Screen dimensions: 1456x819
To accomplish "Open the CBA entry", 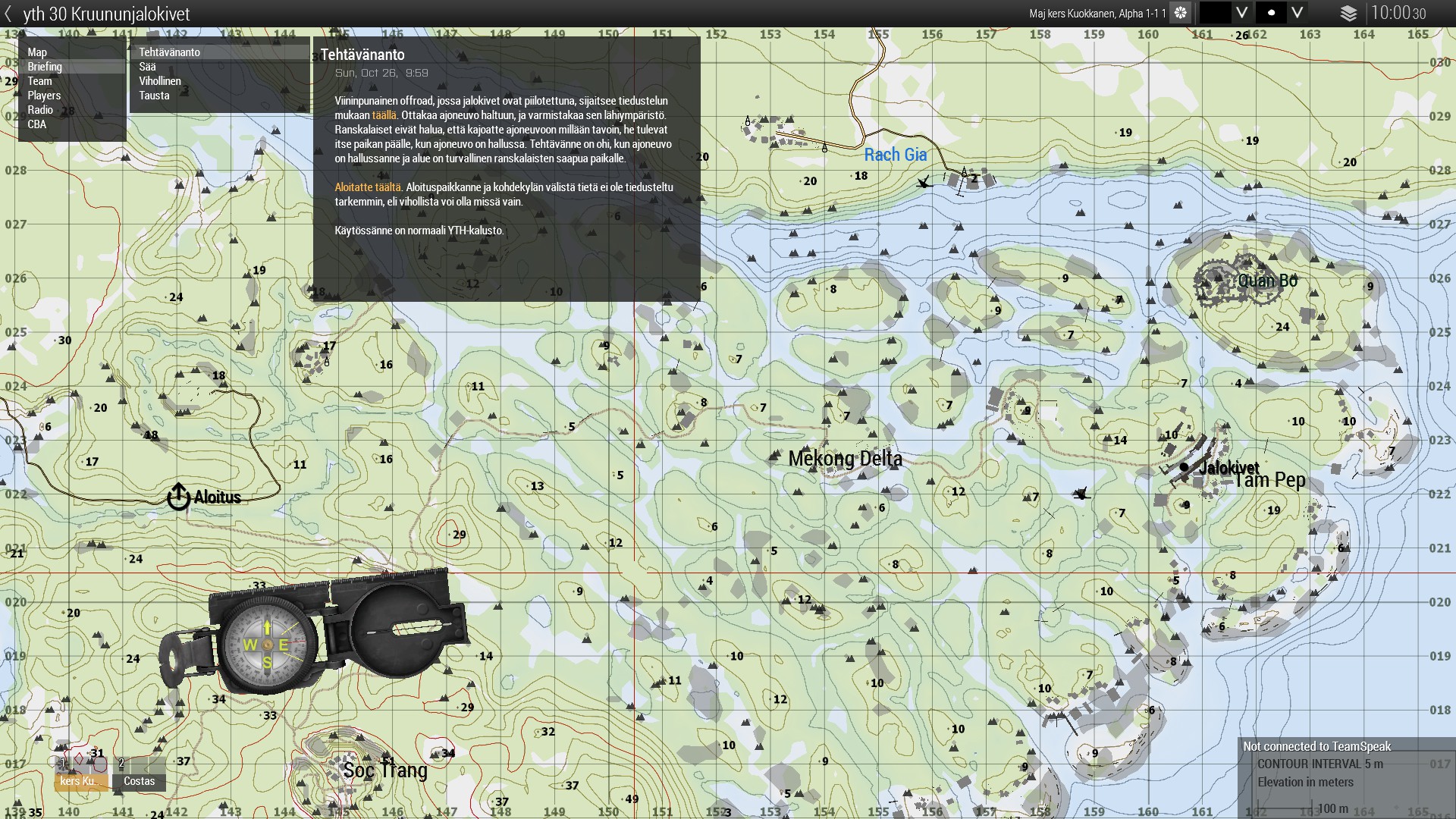I will pos(36,124).
